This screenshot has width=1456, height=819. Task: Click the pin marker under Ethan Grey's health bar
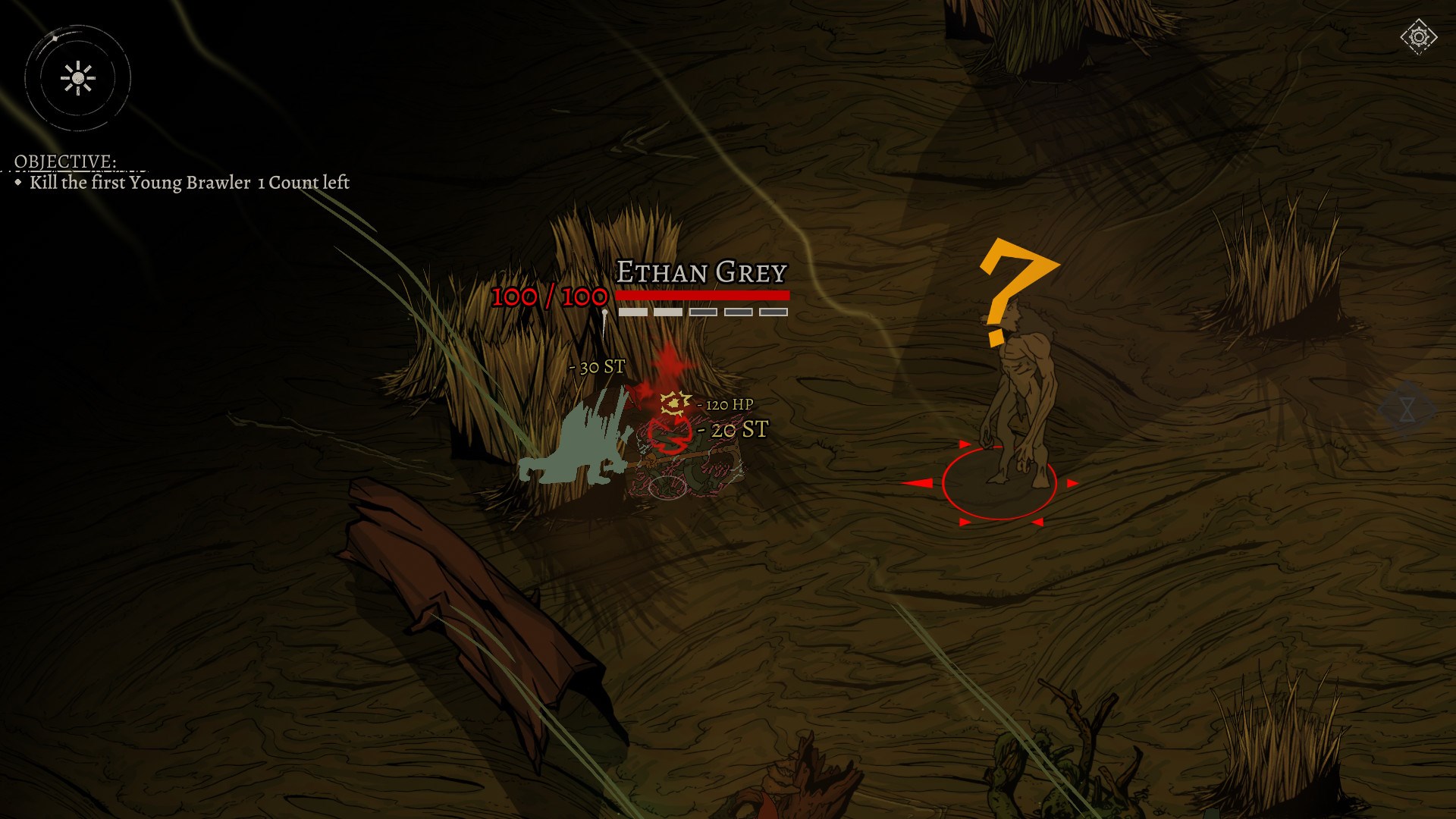point(604,312)
